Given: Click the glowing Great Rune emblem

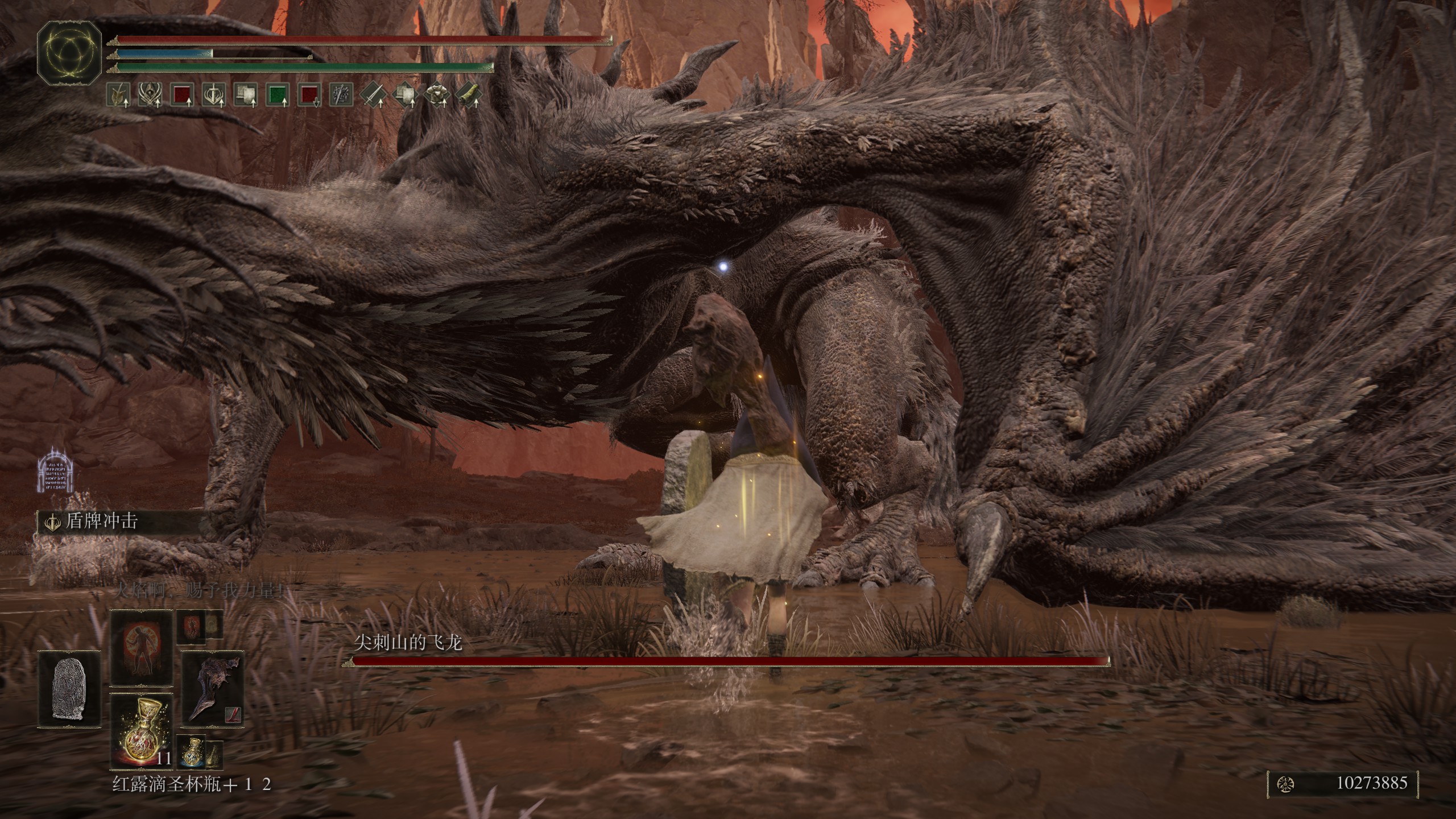Looking at the screenshot, I should pos(69,51).
